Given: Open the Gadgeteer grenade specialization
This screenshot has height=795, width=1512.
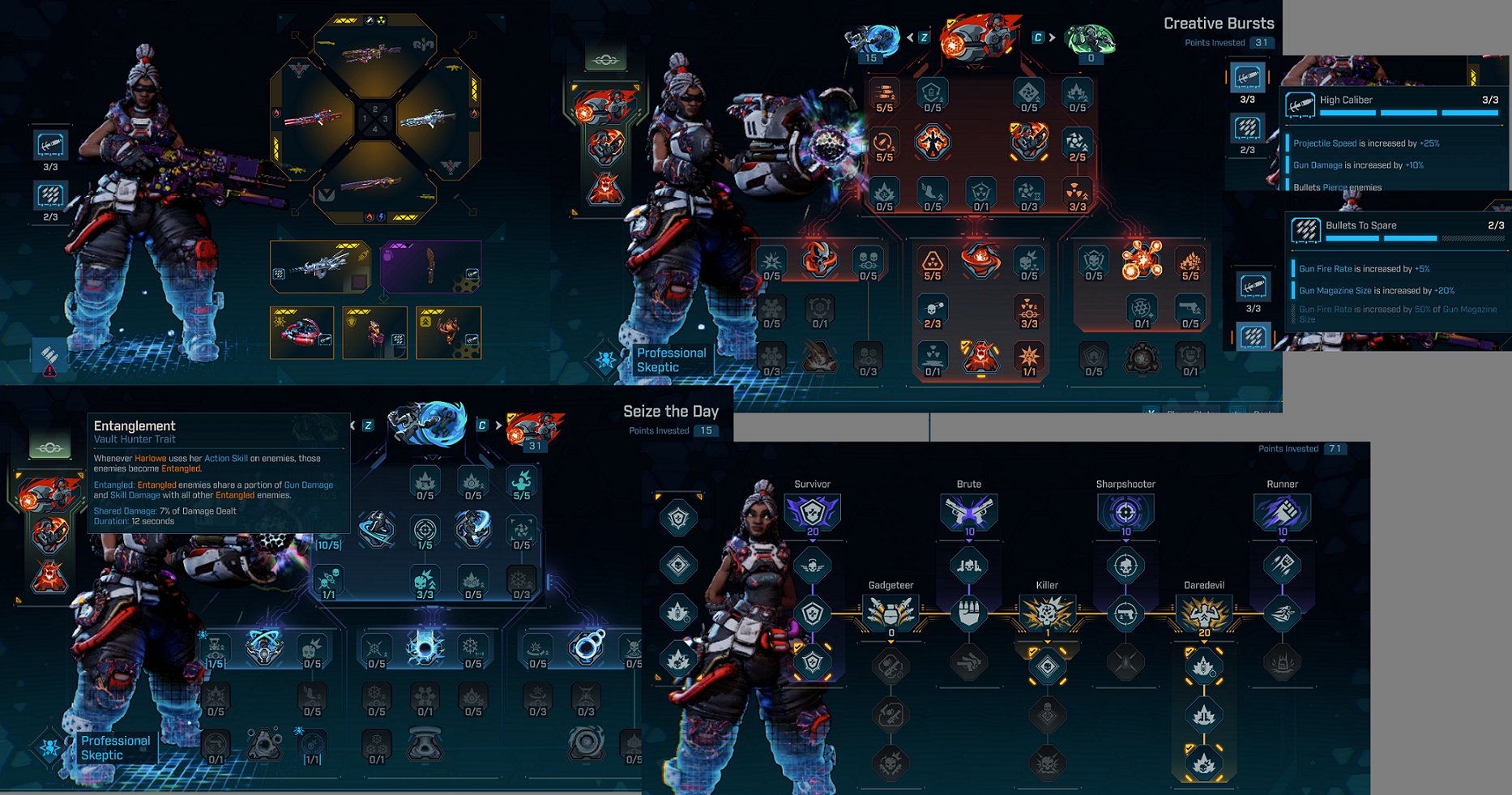Looking at the screenshot, I should click(x=891, y=613).
